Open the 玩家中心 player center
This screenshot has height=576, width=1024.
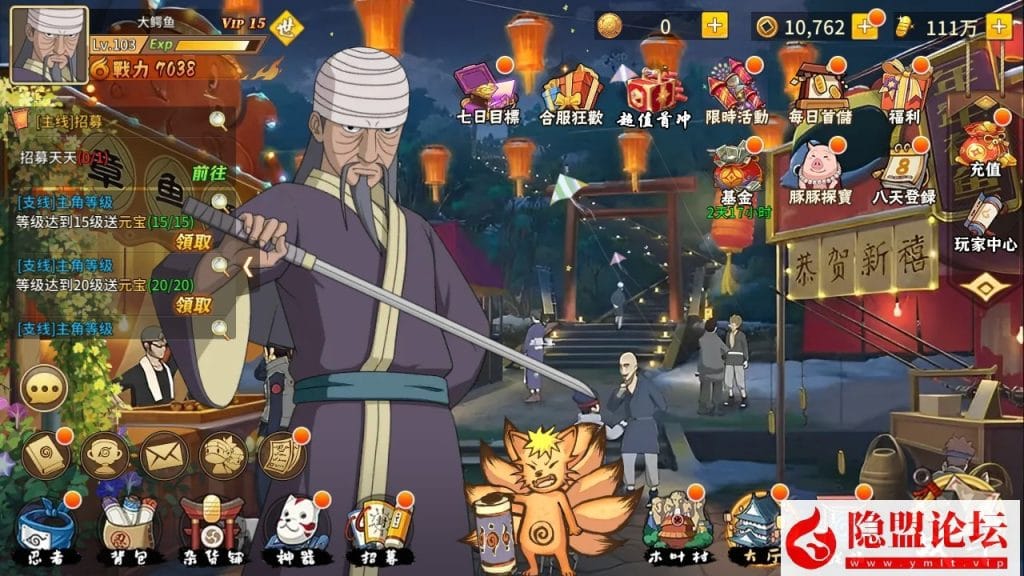click(984, 222)
